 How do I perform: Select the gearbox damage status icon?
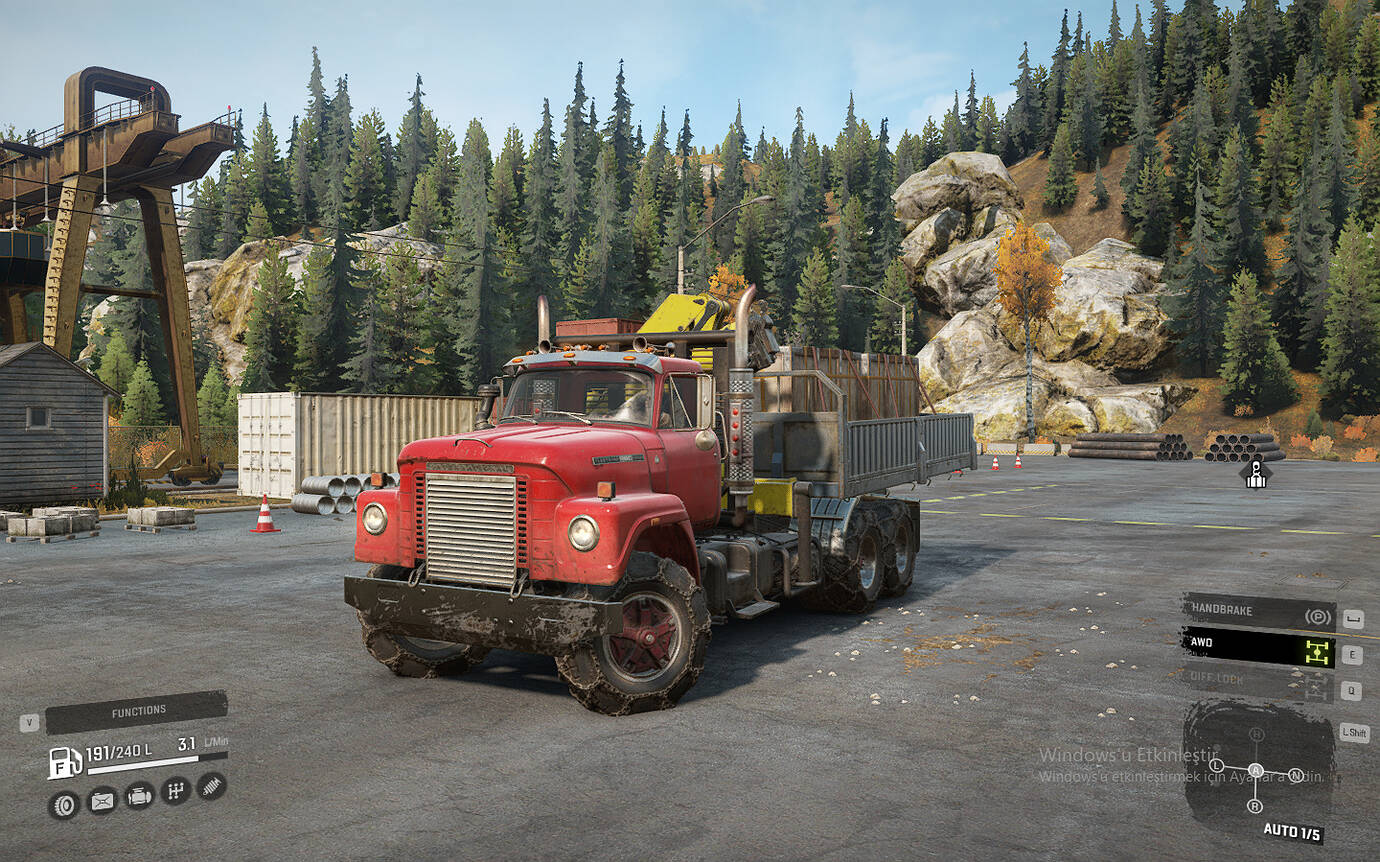coord(175,791)
